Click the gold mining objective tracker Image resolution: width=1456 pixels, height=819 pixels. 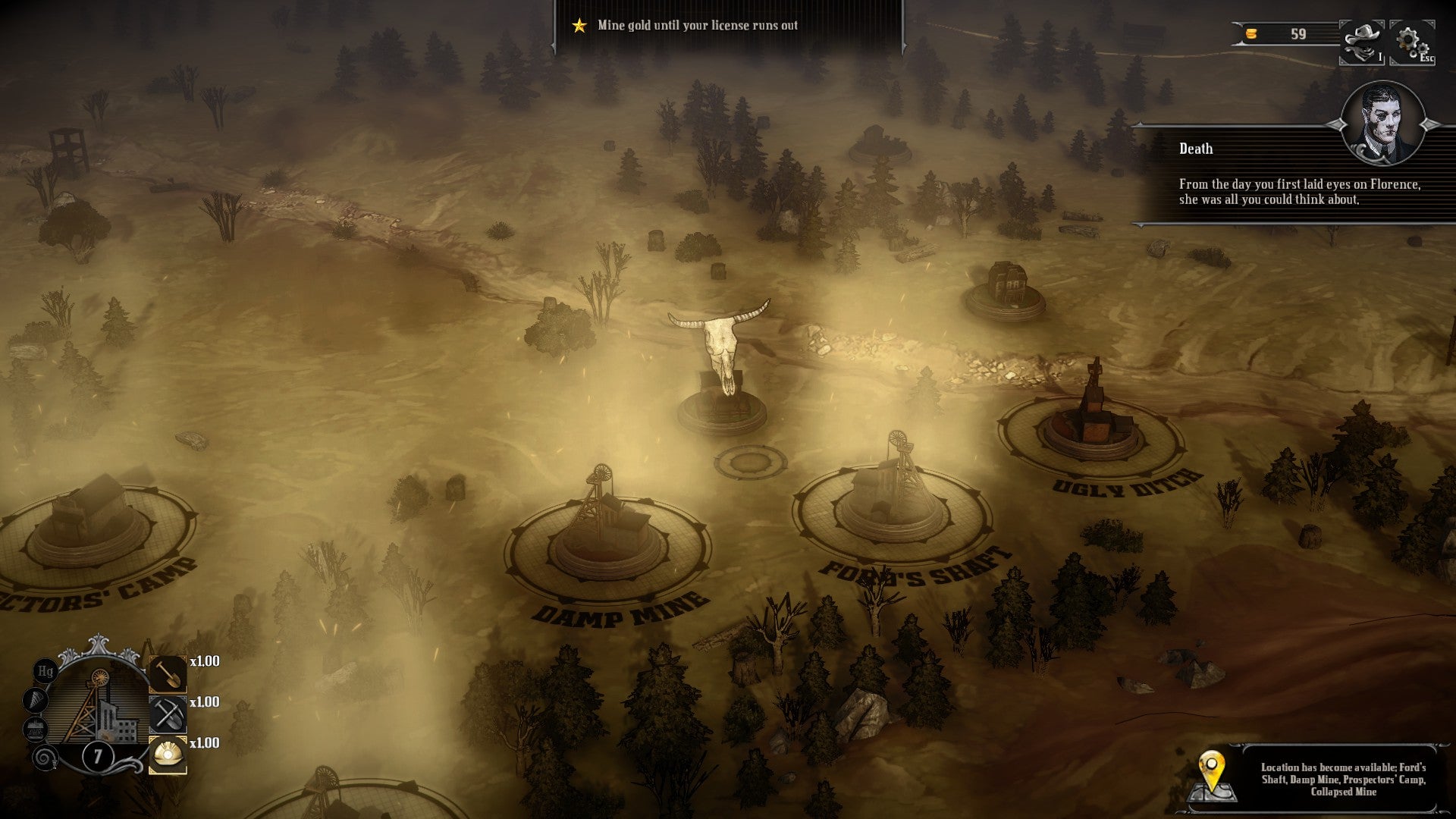tap(696, 26)
